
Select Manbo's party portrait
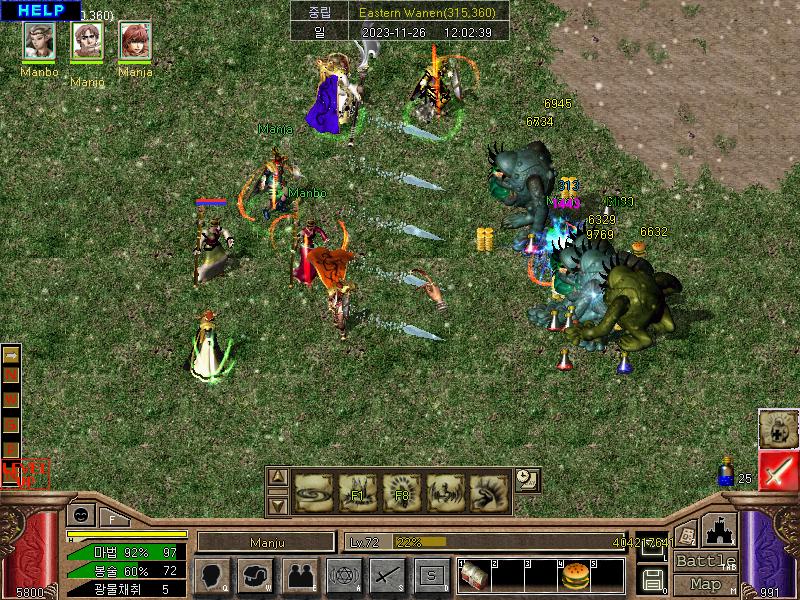point(39,40)
